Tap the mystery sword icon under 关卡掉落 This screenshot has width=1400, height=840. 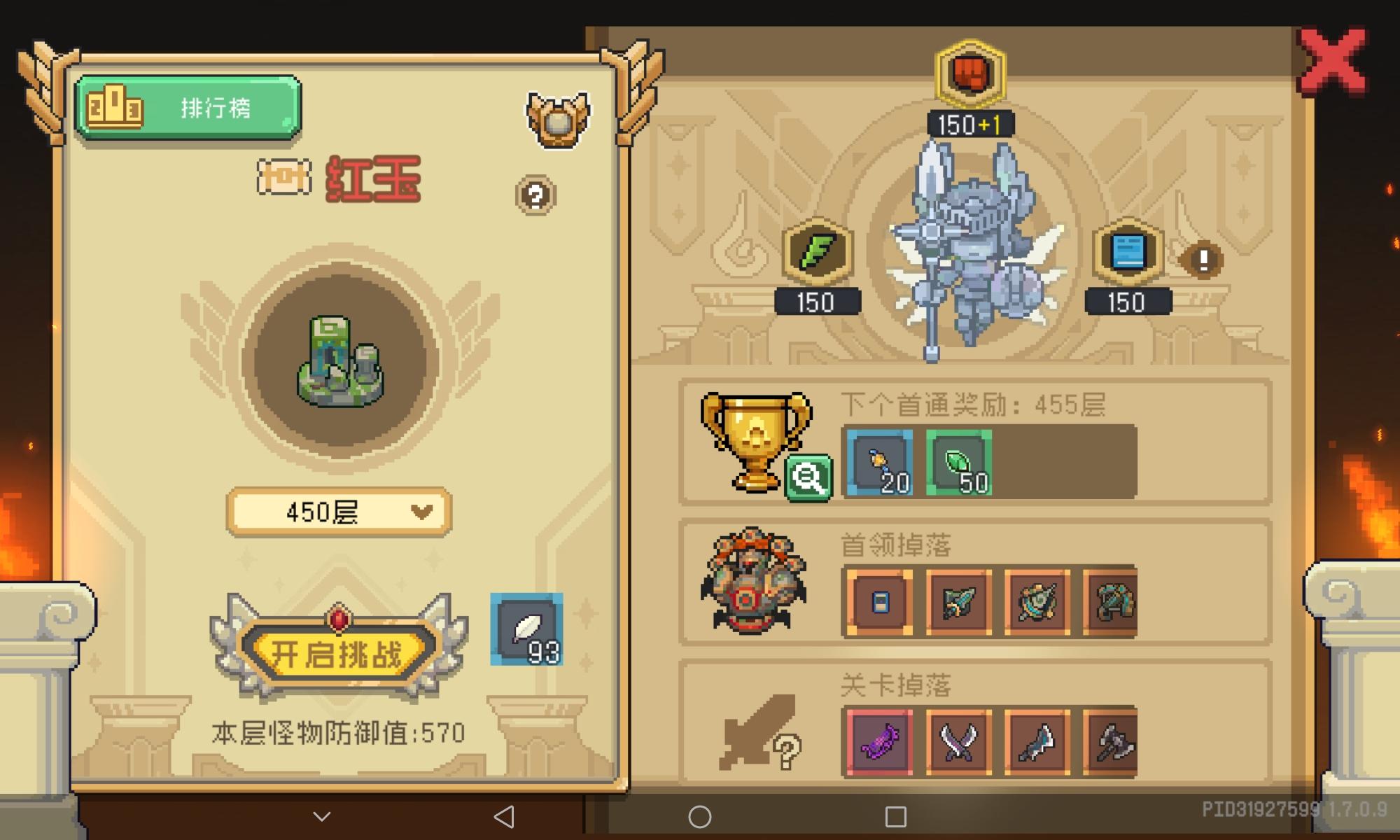[756, 735]
